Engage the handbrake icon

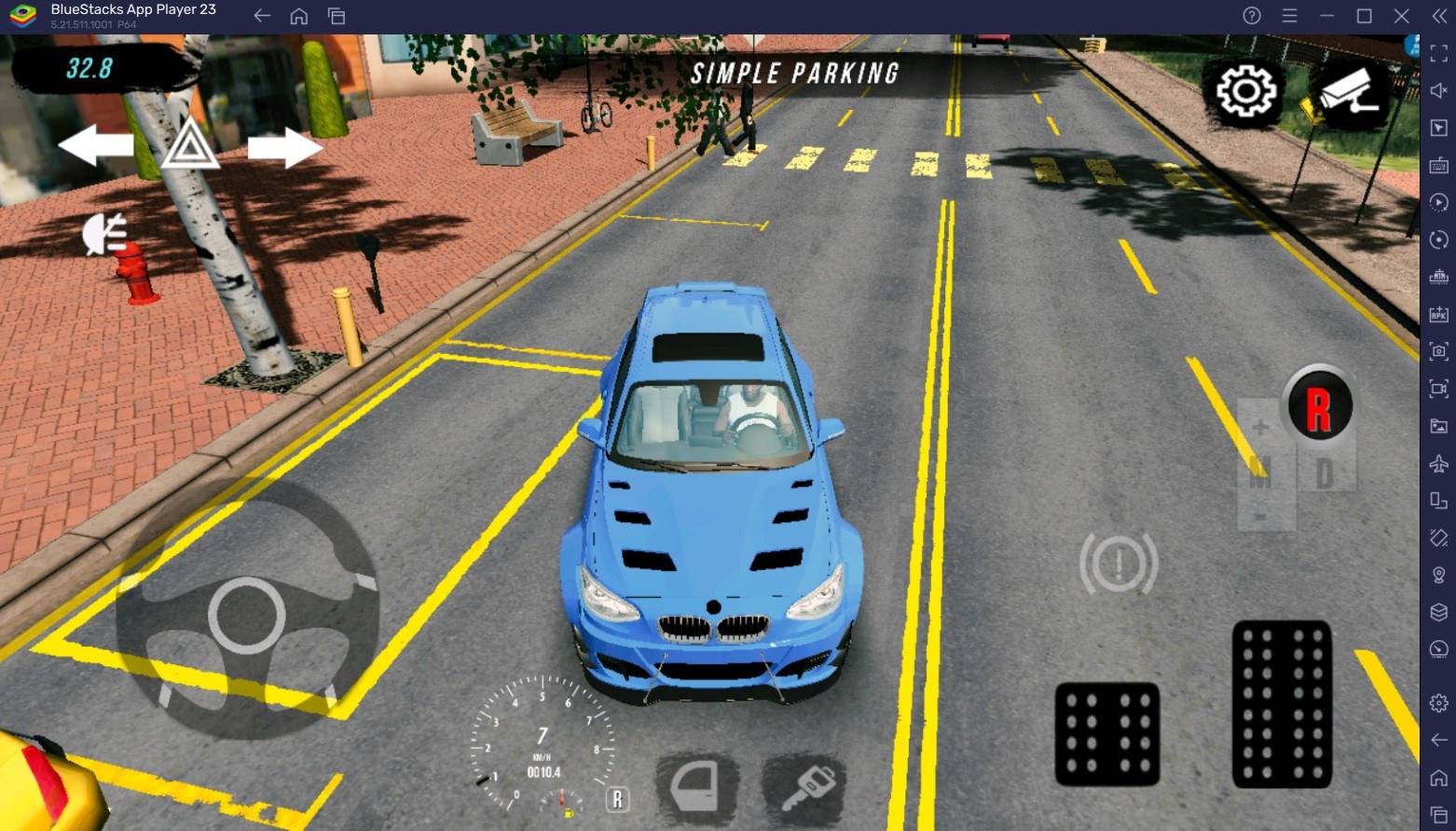[1119, 563]
